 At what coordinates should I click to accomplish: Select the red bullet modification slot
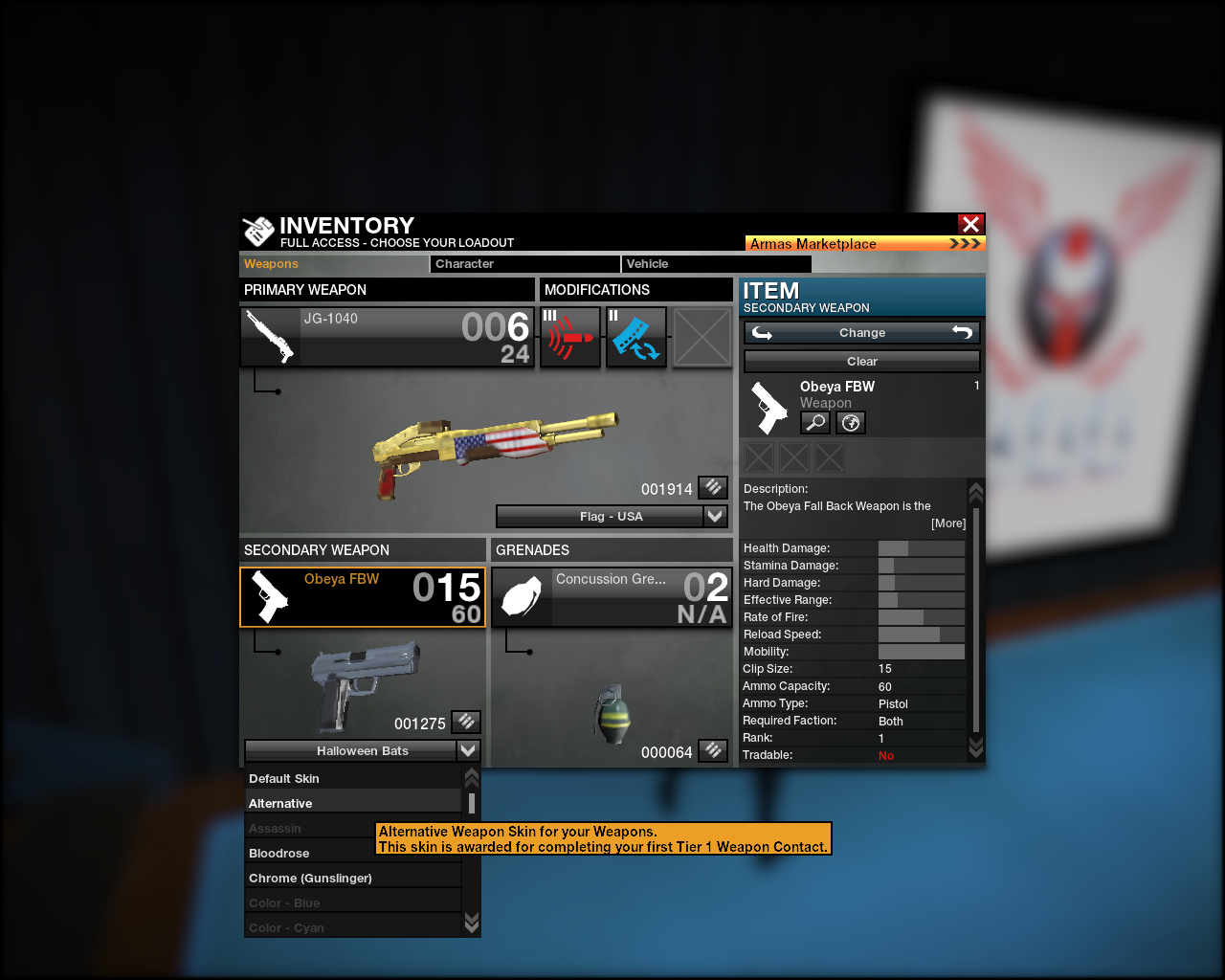(x=570, y=337)
